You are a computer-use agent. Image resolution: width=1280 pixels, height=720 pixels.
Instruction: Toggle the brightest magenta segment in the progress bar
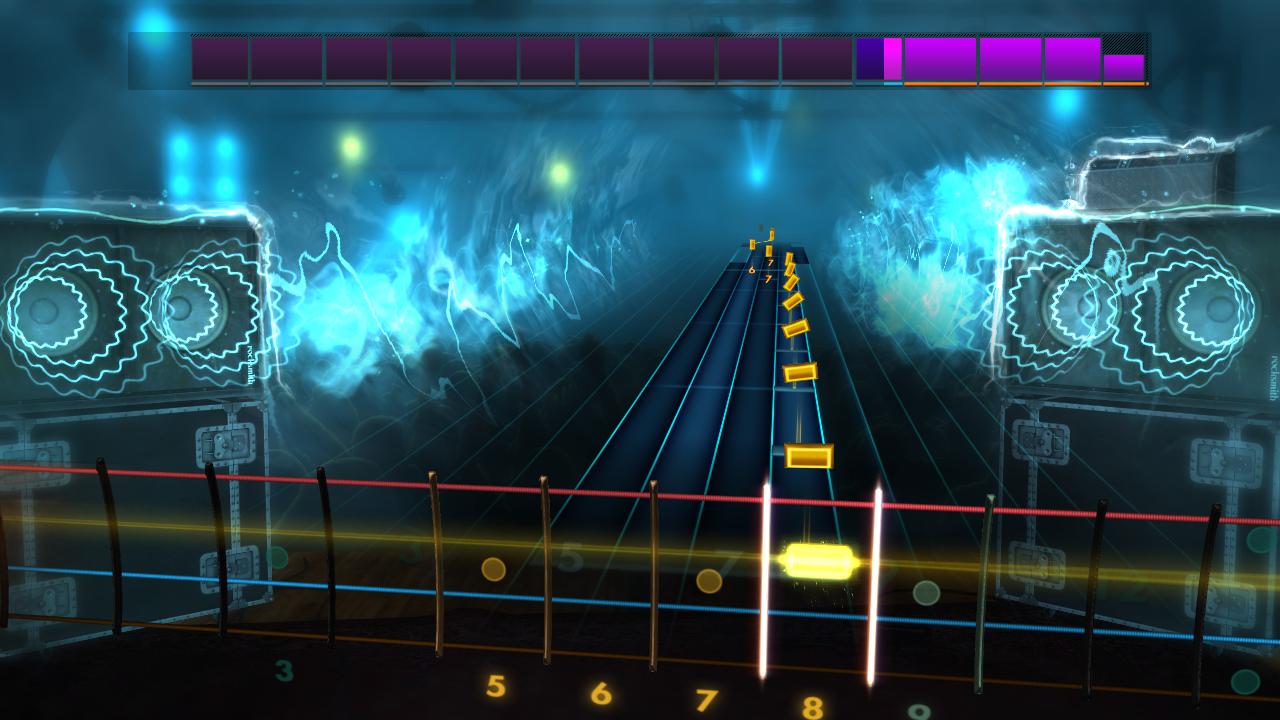892,57
